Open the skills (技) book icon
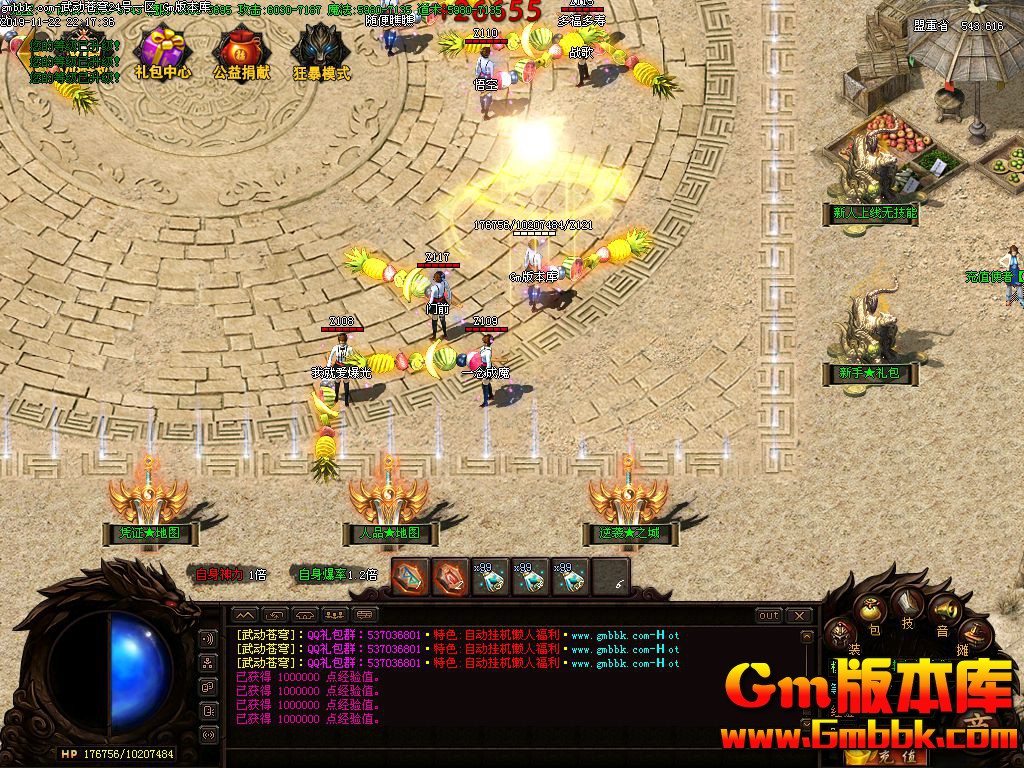 tap(908, 602)
